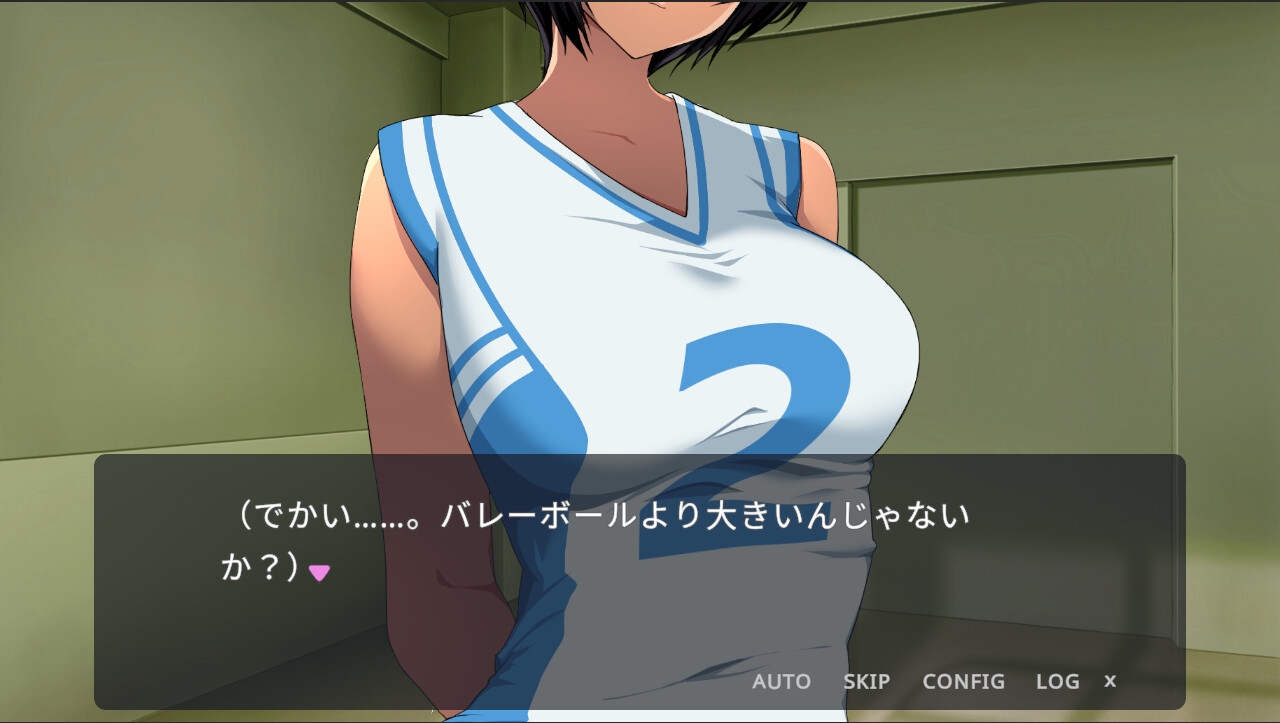Select AUTO from the message window controls
1280x723 pixels.
pyautogui.click(x=781, y=682)
